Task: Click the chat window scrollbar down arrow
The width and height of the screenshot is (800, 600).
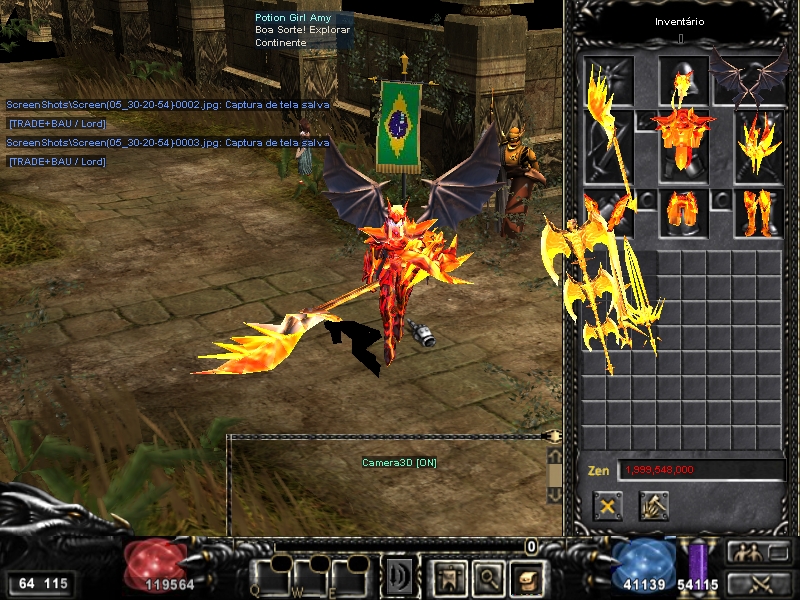Action: point(553,494)
